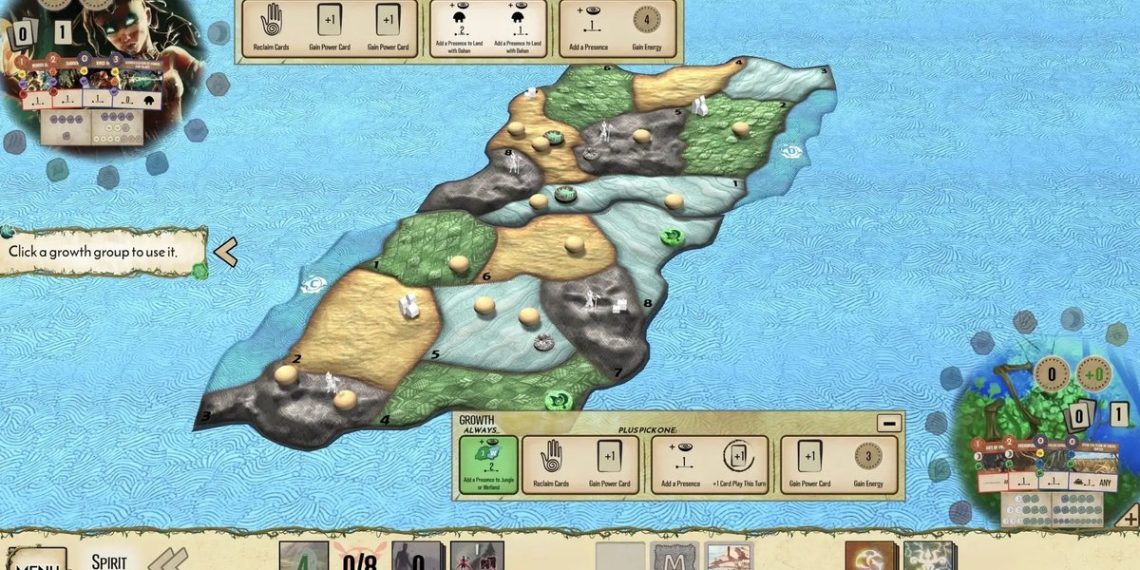
Task: Select the top Add a Presence and Gain 4 Energy option
Action: tap(617, 28)
